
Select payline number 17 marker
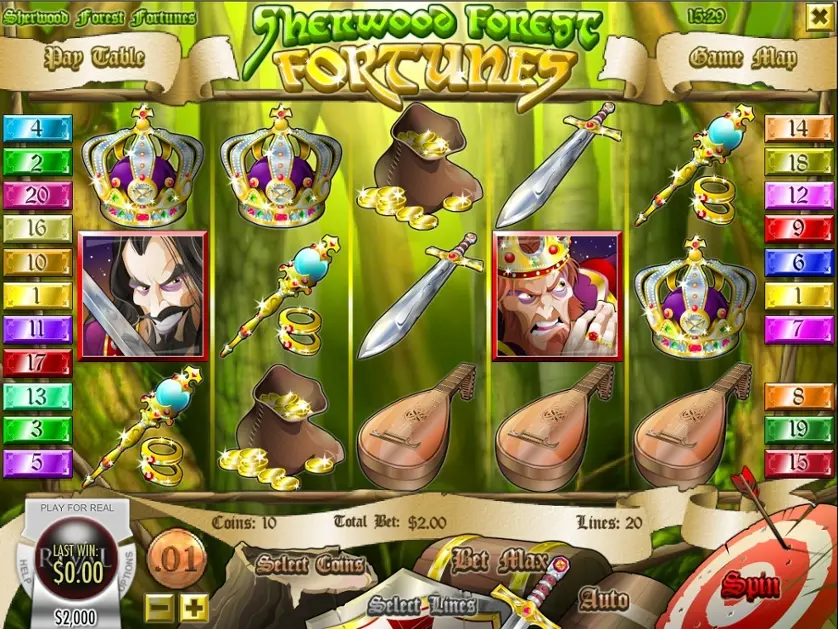coord(37,363)
